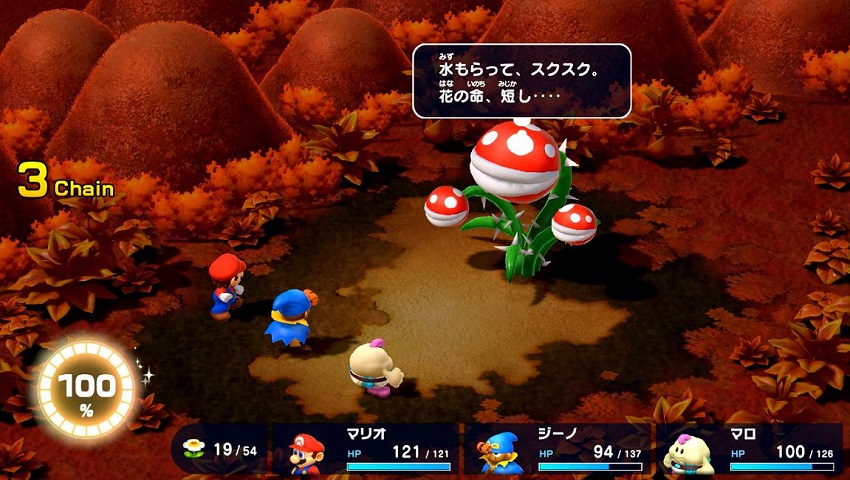Select Mallow's party status panel
Image resolution: width=850 pixels, height=480 pixels.
(748, 451)
